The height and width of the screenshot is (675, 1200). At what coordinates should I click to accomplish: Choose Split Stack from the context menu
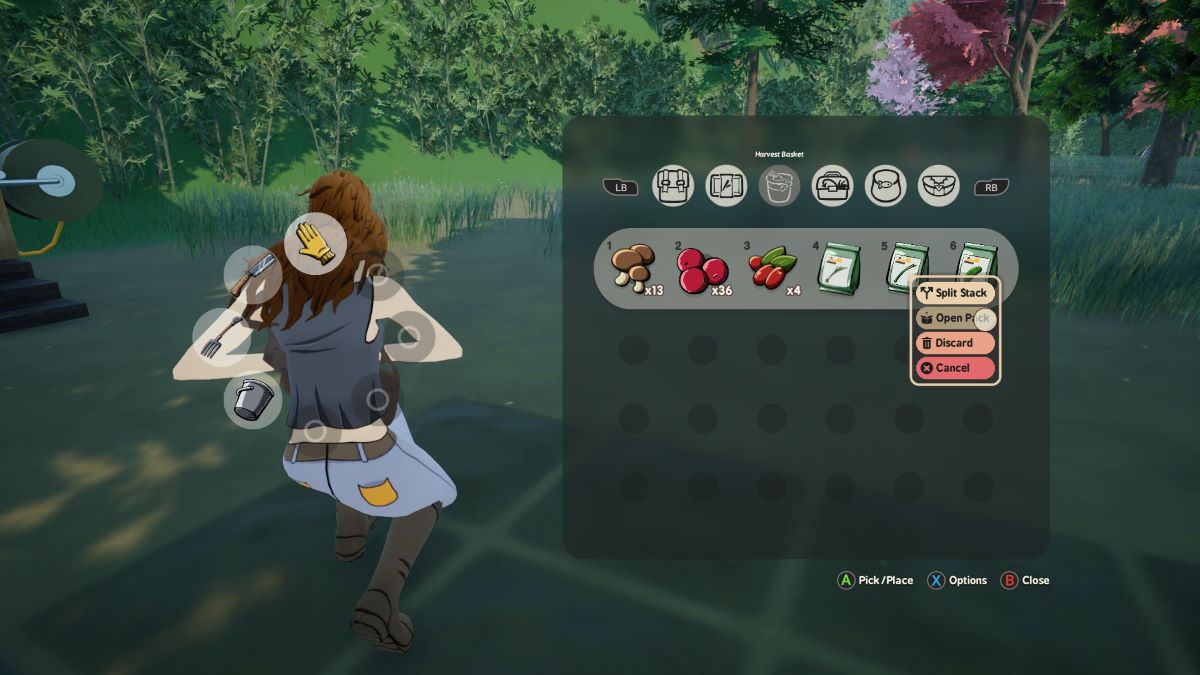[x=955, y=293]
